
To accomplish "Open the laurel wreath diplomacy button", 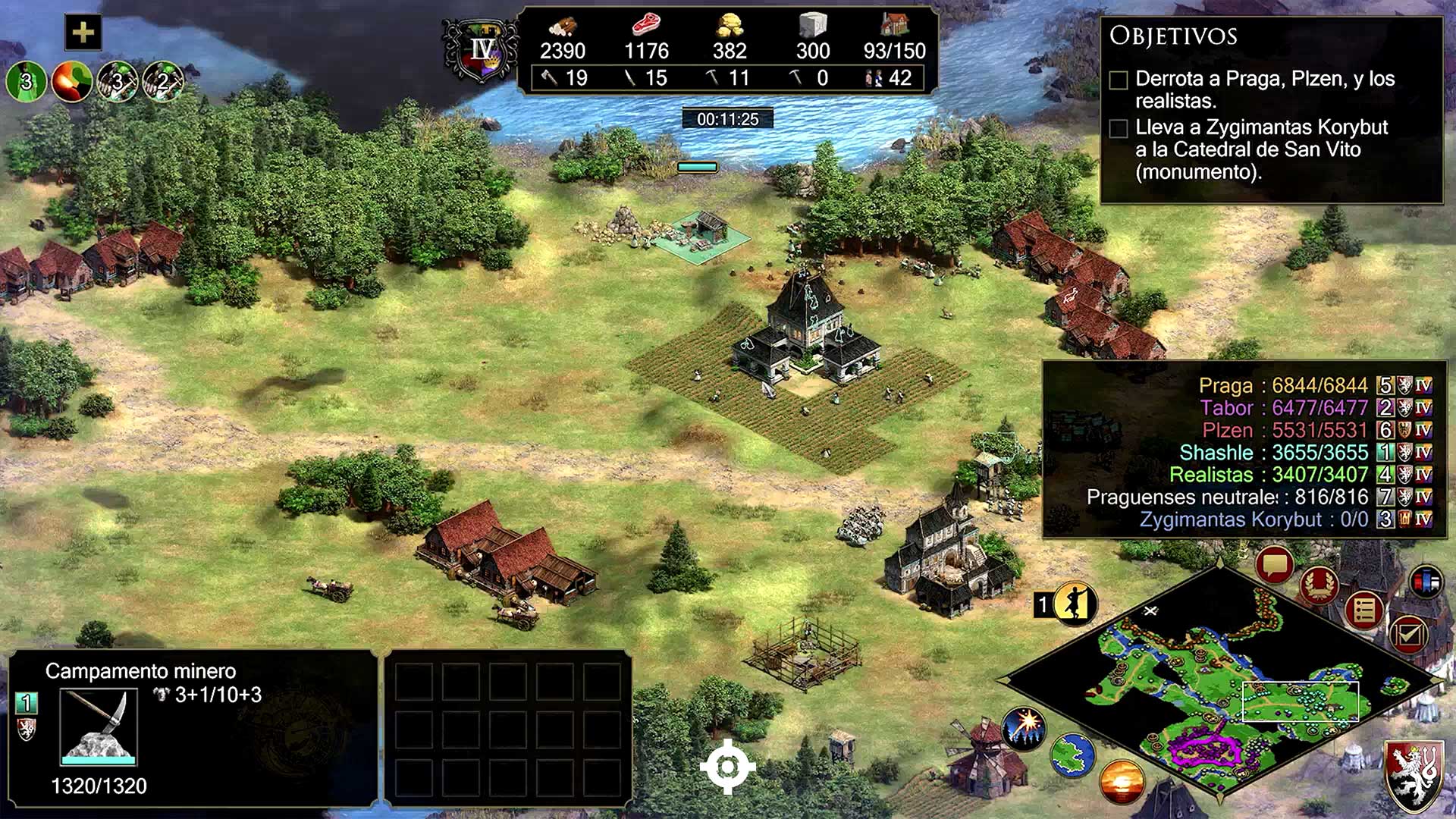I will point(1319,585).
